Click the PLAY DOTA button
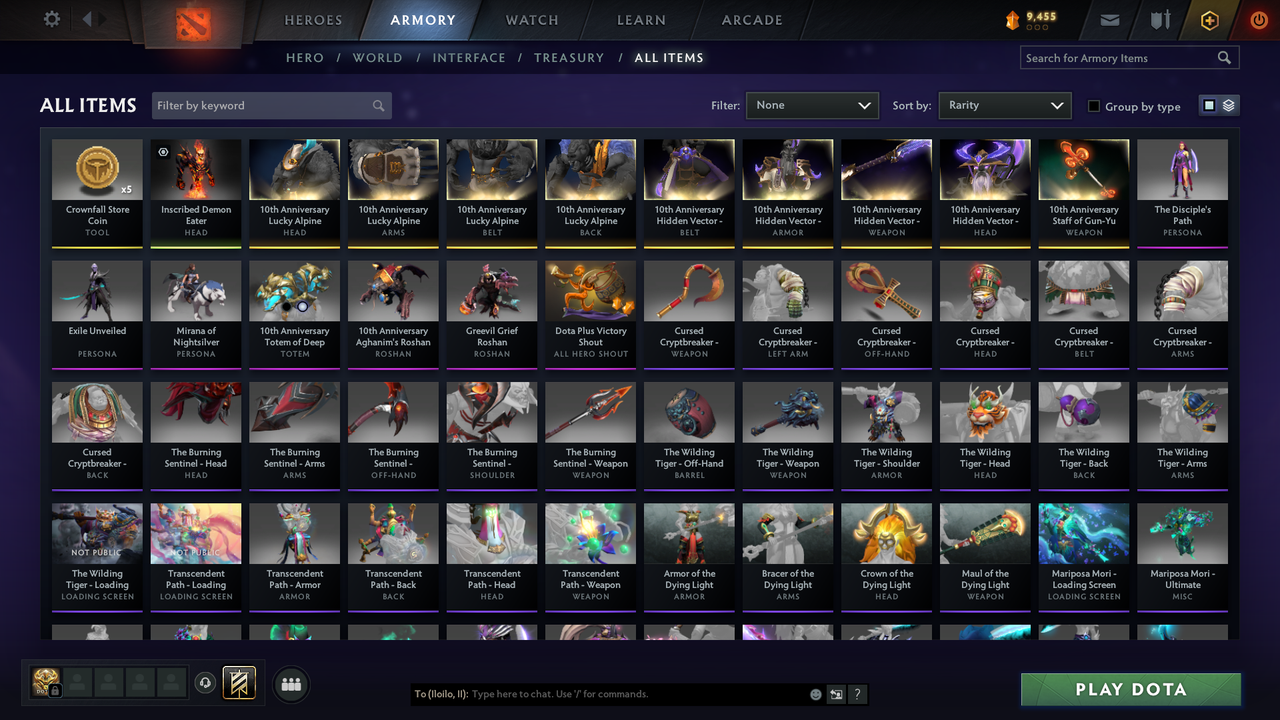This screenshot has height=720, width=1280. [x=1130, y=689]
